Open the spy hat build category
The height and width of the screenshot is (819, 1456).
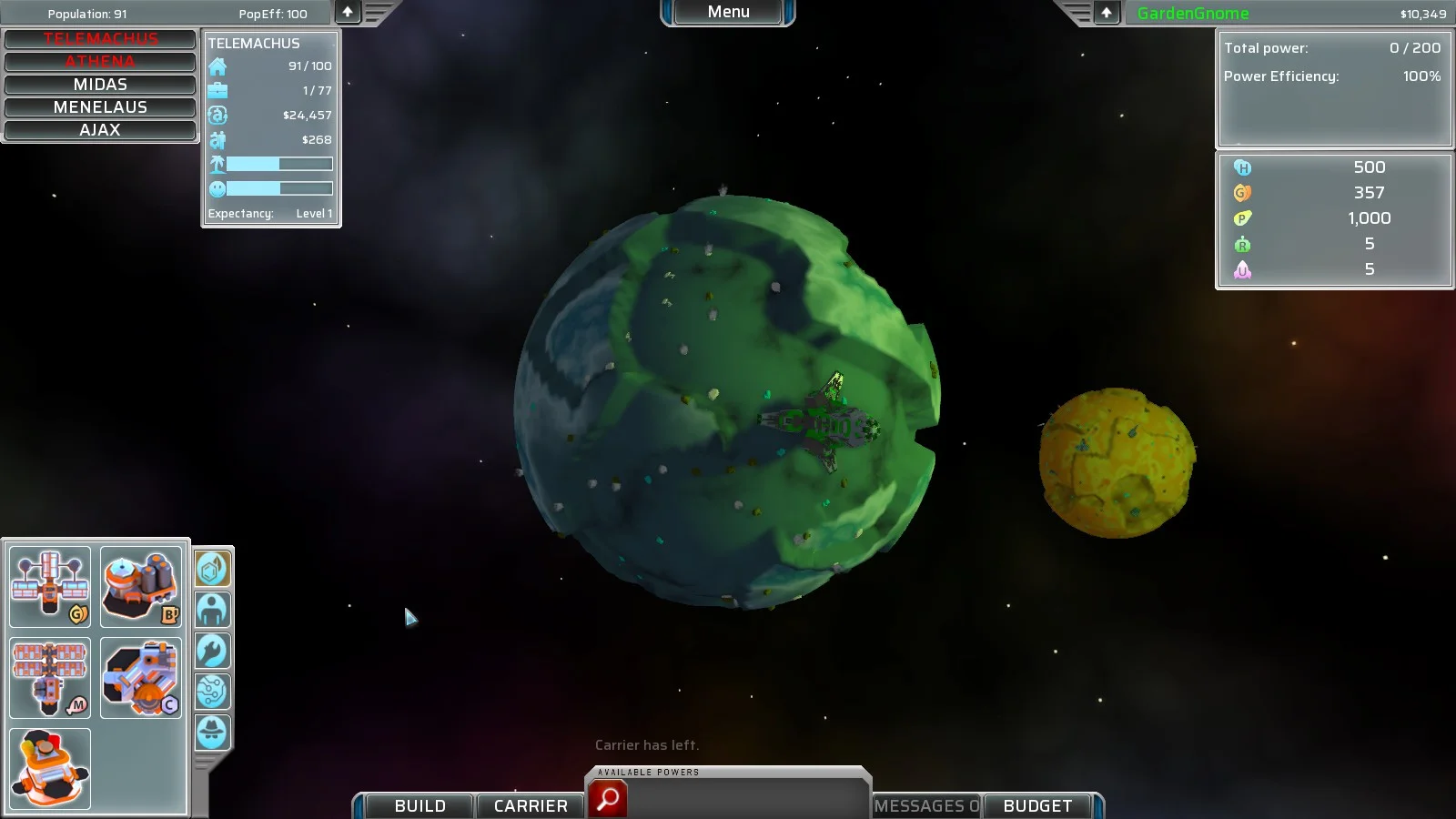click(x=213, y=733)
